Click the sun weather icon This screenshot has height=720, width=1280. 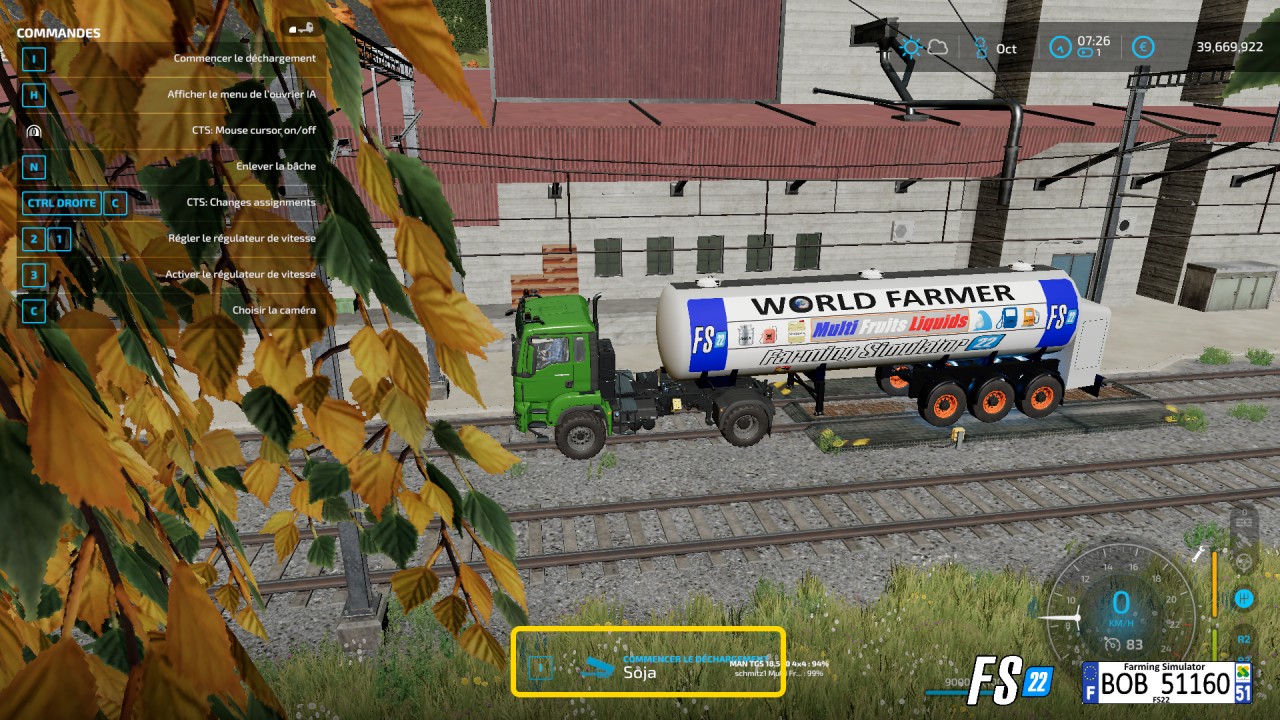(909, 47)
